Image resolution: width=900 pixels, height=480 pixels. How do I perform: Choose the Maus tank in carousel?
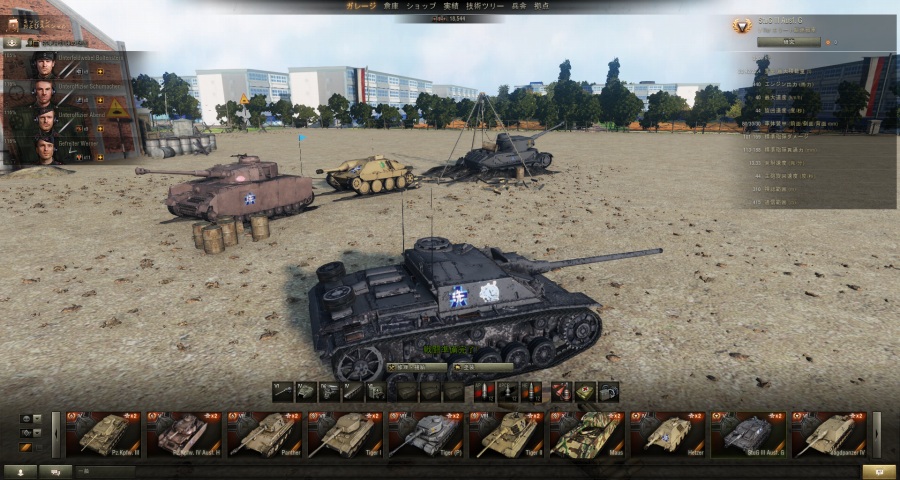tap(586, 434)
